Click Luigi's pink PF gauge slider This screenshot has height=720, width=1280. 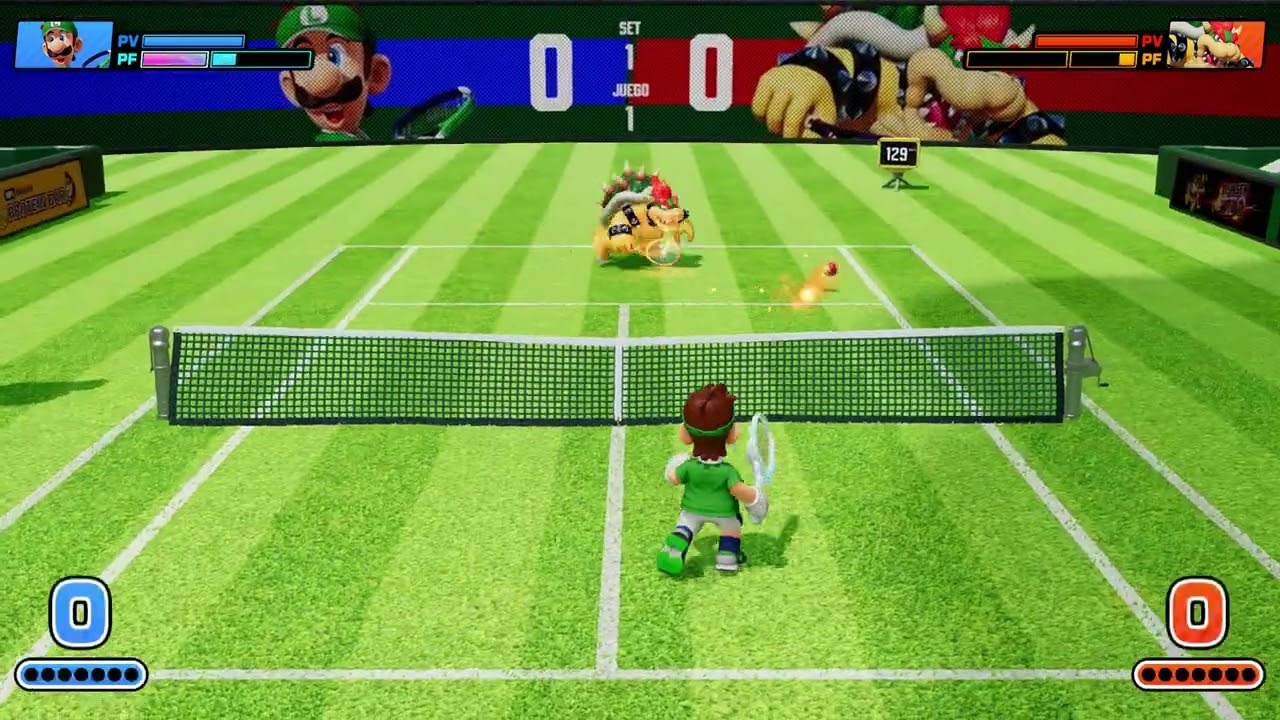pos(175,57)
